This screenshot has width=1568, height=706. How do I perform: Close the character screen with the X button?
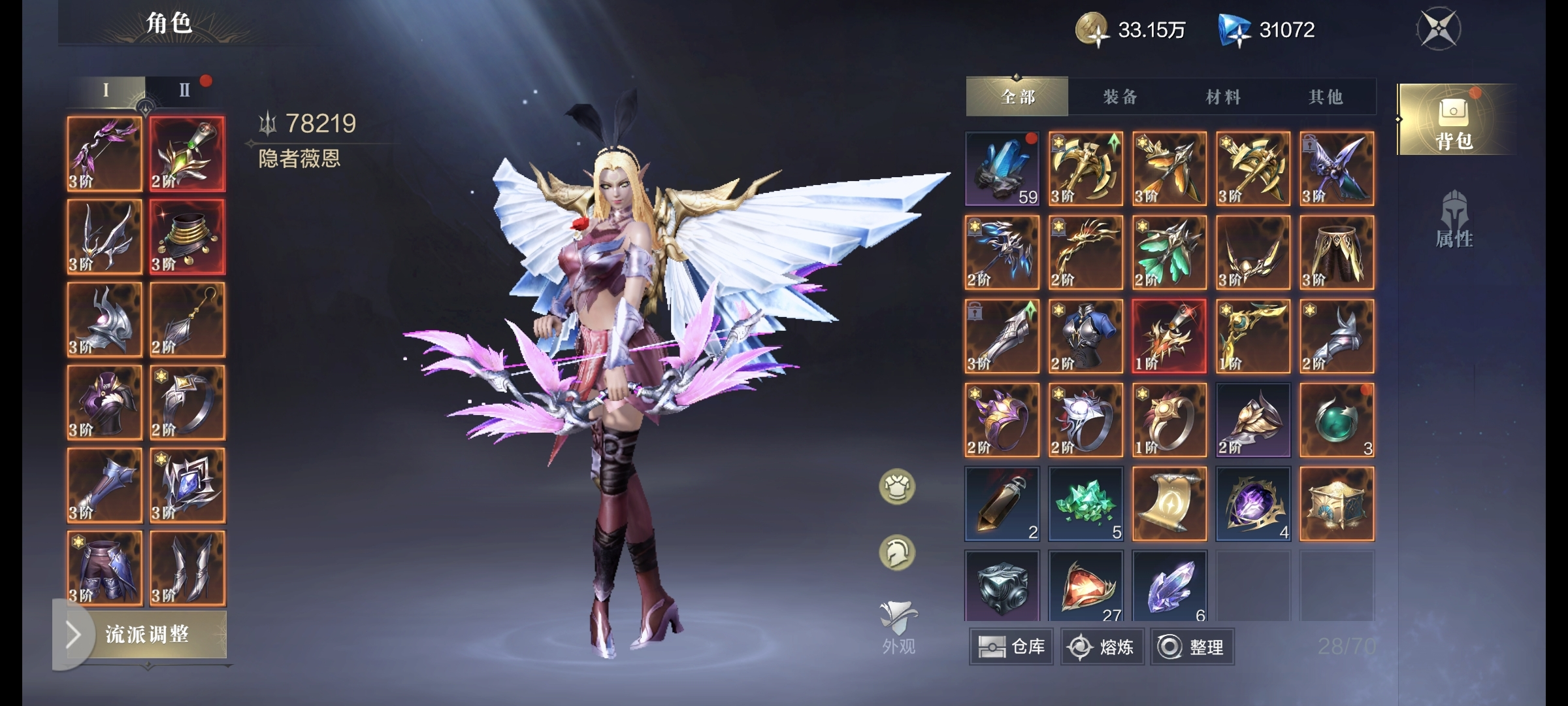(1439, 29)
